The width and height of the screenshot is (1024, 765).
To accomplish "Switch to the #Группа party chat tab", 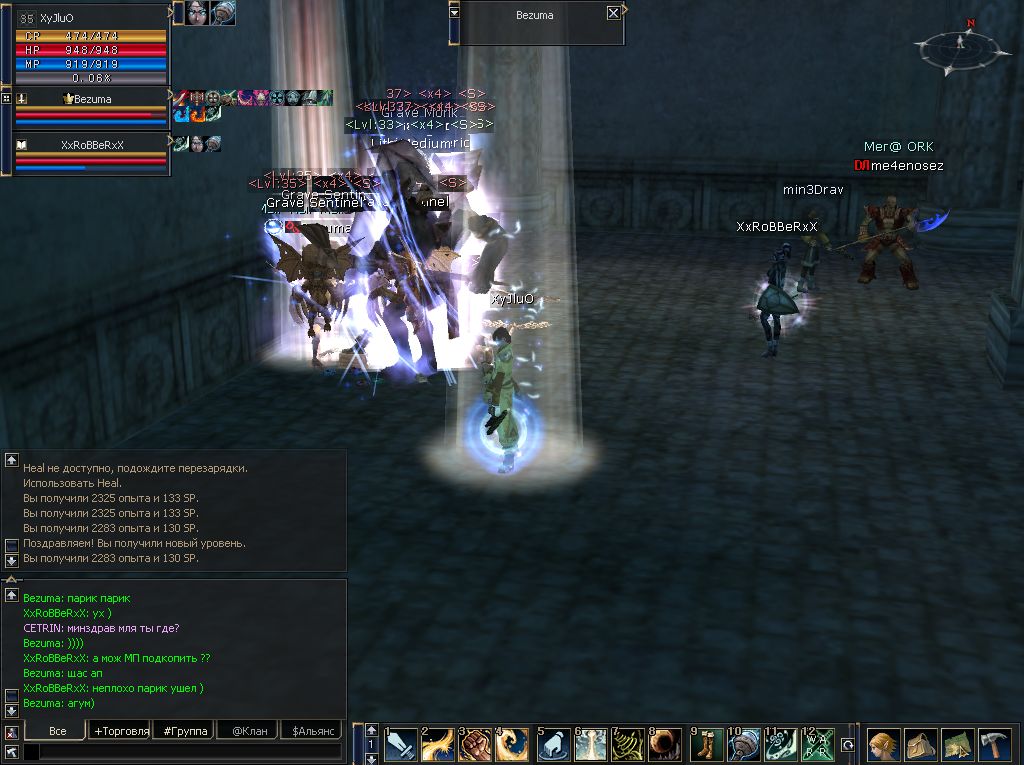I will [185, 731].
